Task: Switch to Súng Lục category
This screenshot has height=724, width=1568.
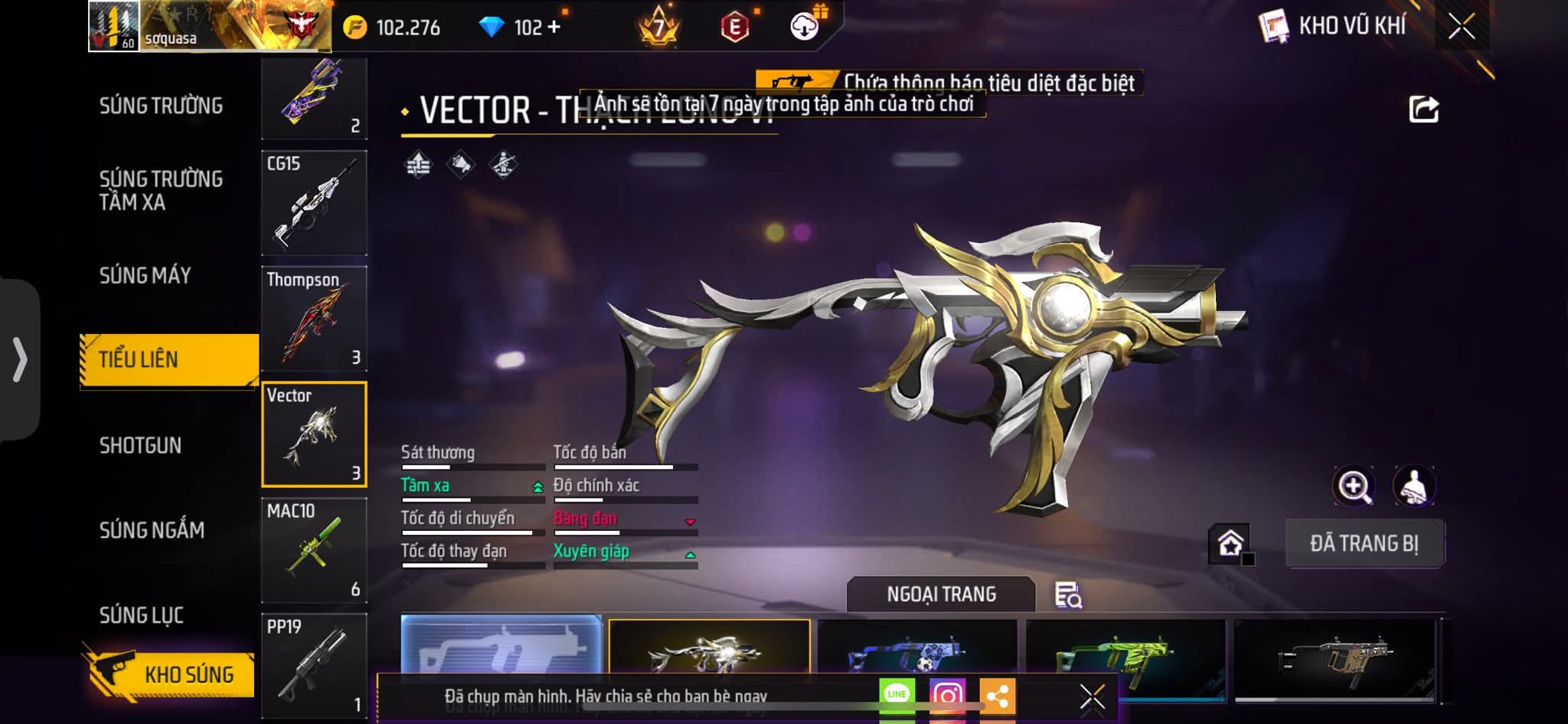Action: click(142, 614)
